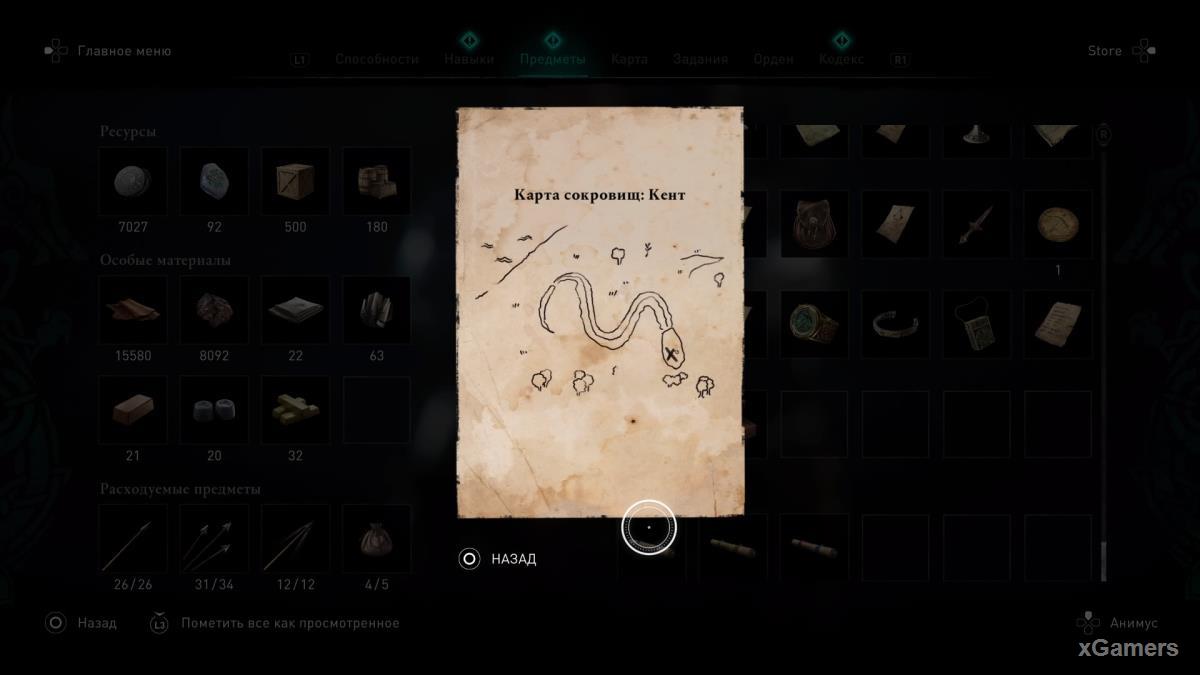1200x675 pixels.
Task: Open the Навыки tab
Action: tap(469, 59)
